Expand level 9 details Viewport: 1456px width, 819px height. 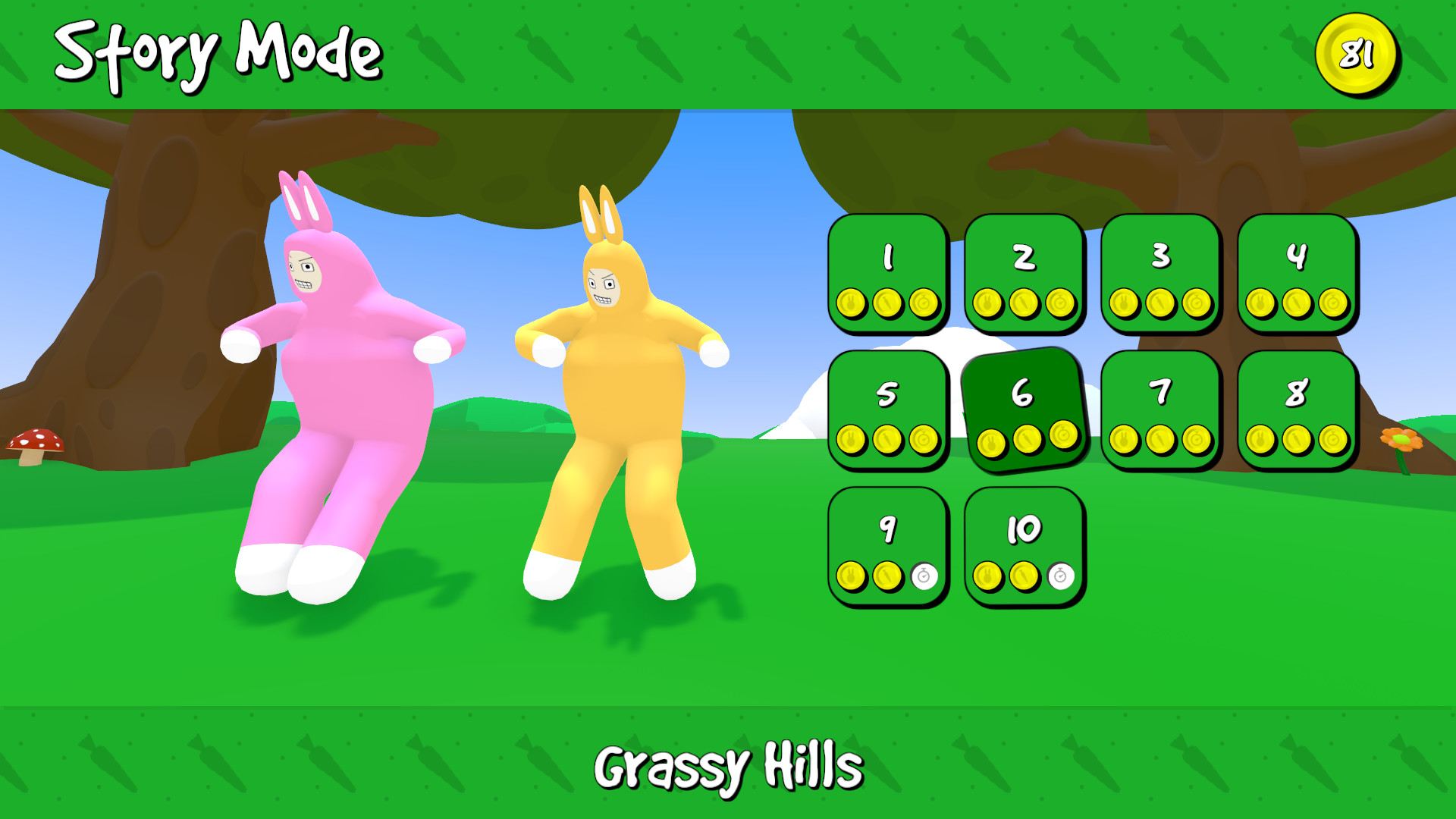[x=887, y=531]
